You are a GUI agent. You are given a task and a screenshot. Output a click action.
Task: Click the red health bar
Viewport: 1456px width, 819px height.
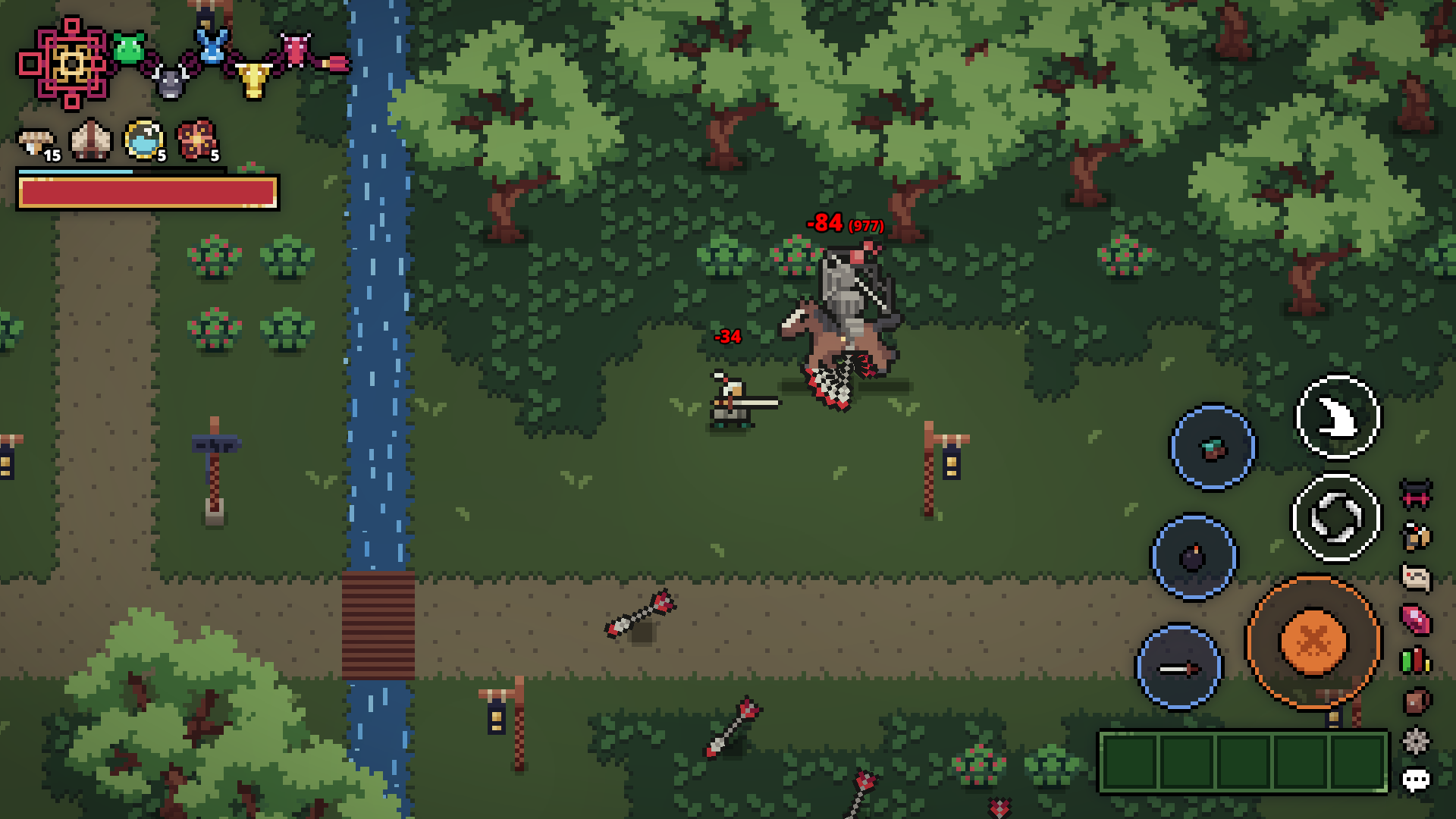click(x=148, y=196)
